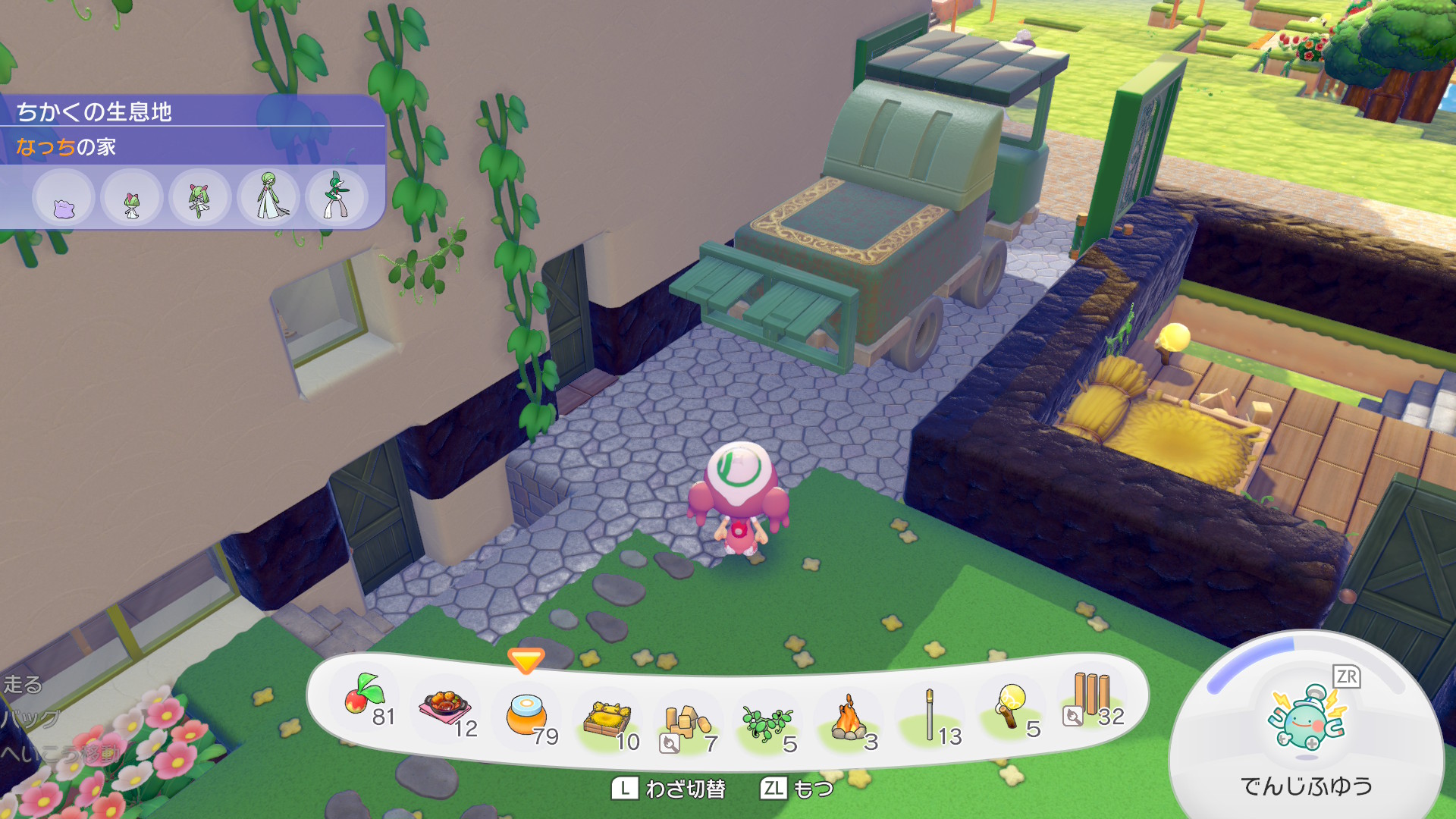Select the Ditto habitat resident icon
The image size is (1456, 819).
64,199
